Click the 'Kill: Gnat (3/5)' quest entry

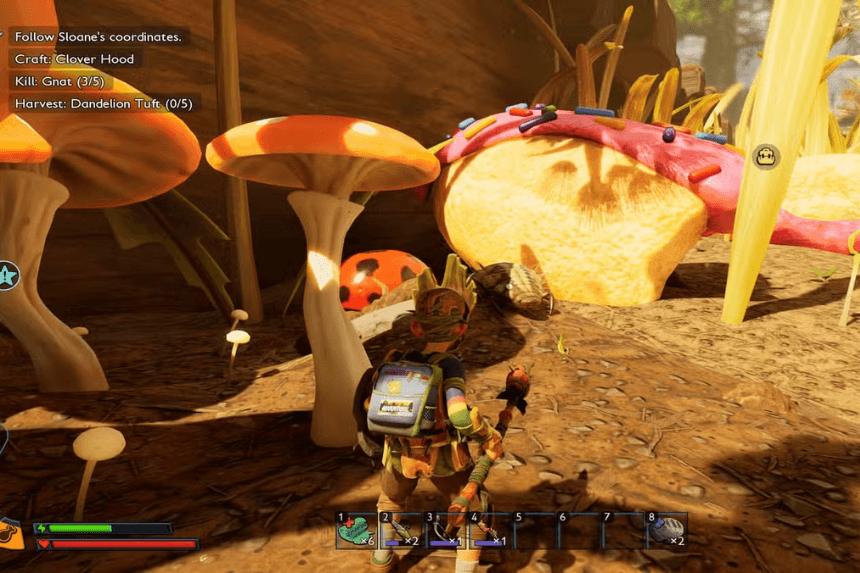click(x=59, y=81)
